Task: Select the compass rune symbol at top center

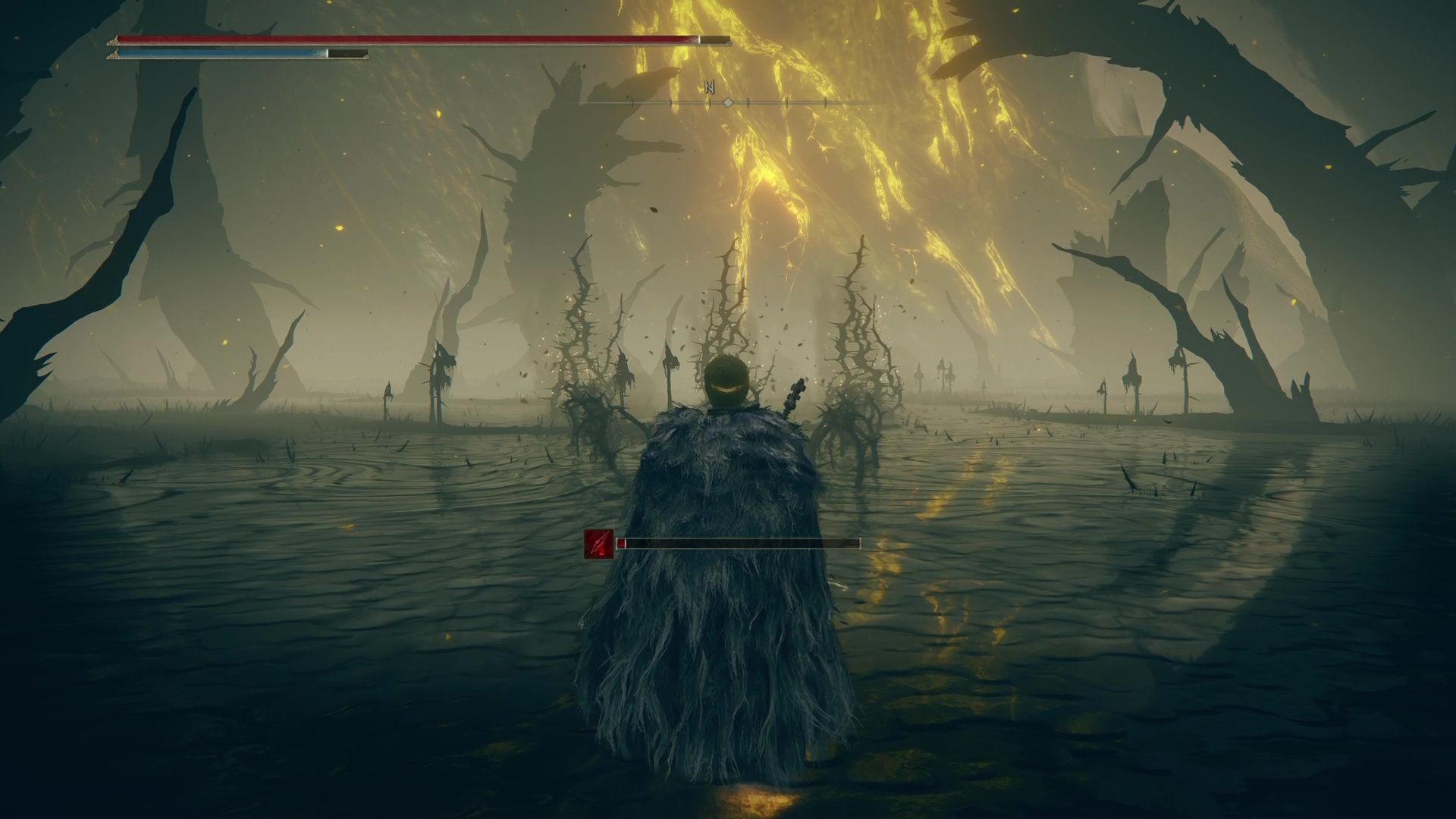Action: point(708,88)
